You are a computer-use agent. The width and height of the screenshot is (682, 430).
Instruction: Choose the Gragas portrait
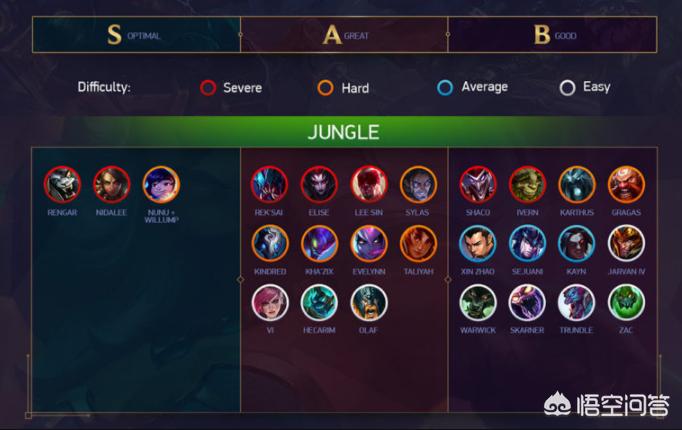[626, 184]
